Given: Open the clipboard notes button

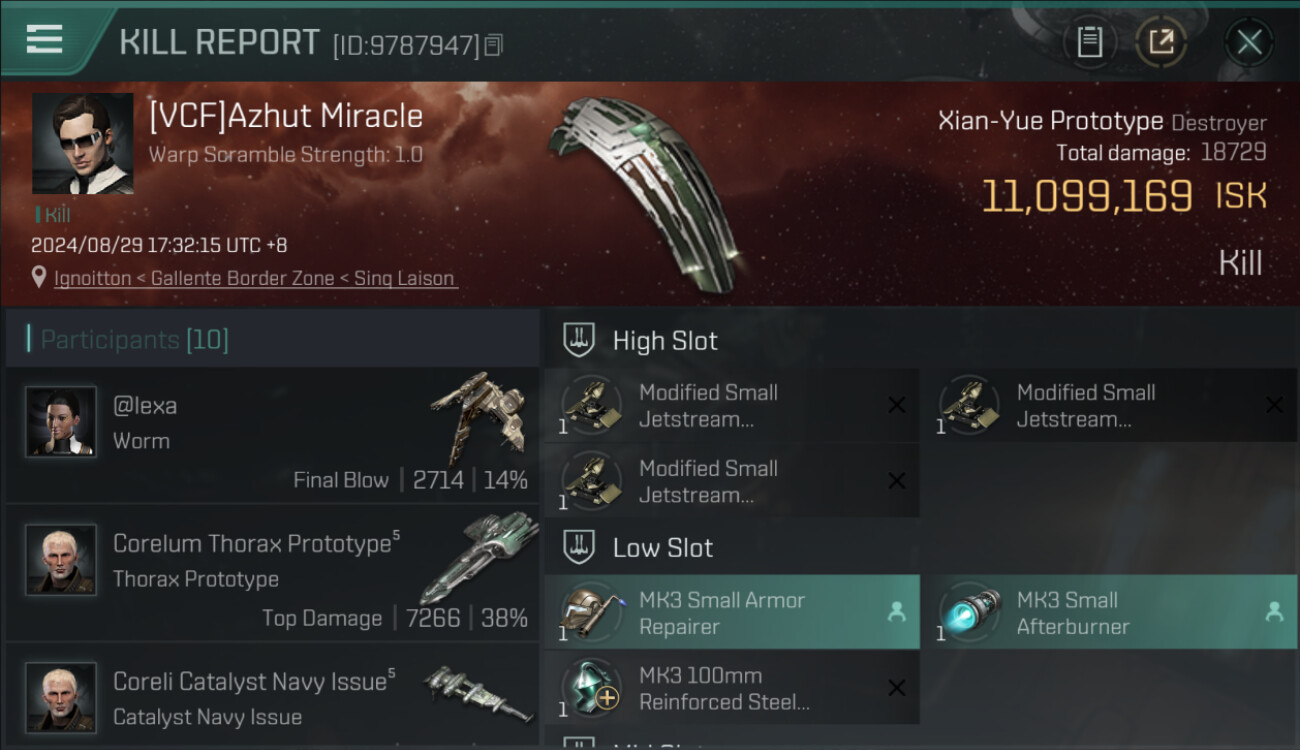Looking at the screenshot, I should [x=1089, y=42].
